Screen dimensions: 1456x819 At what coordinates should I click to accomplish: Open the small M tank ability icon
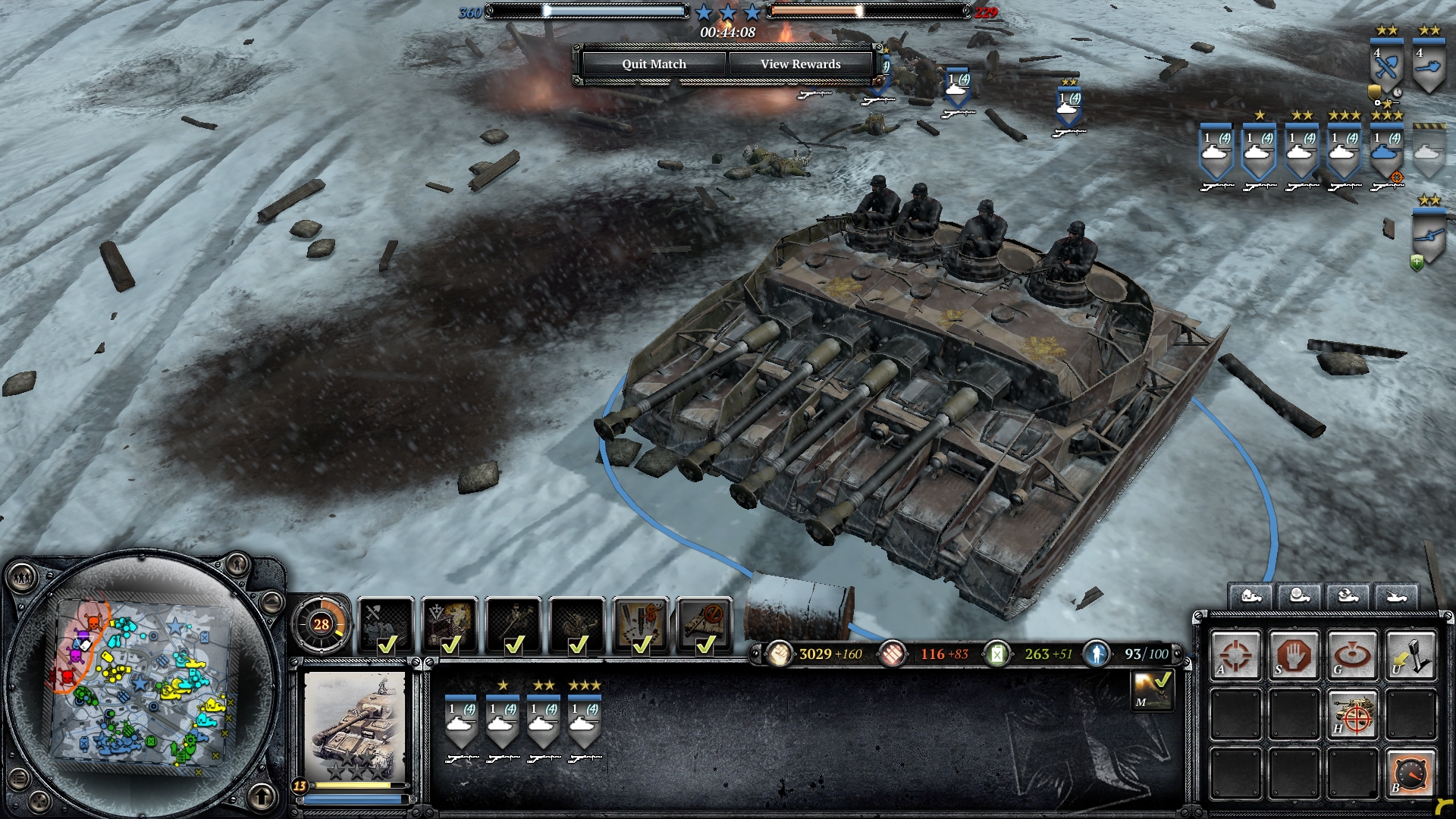click(1152, 689)
